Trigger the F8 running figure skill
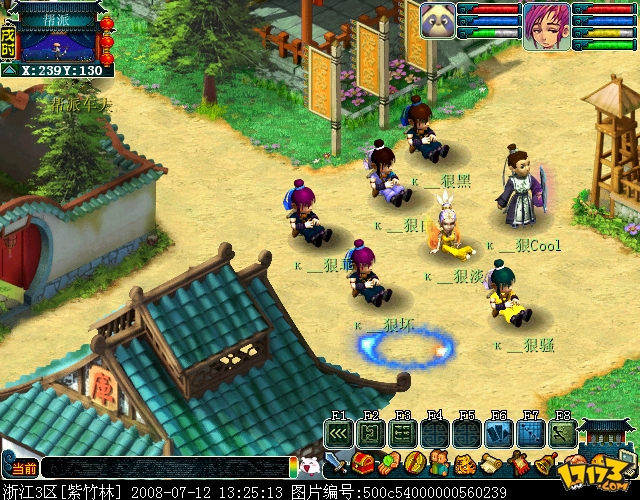 coord(563,434)
